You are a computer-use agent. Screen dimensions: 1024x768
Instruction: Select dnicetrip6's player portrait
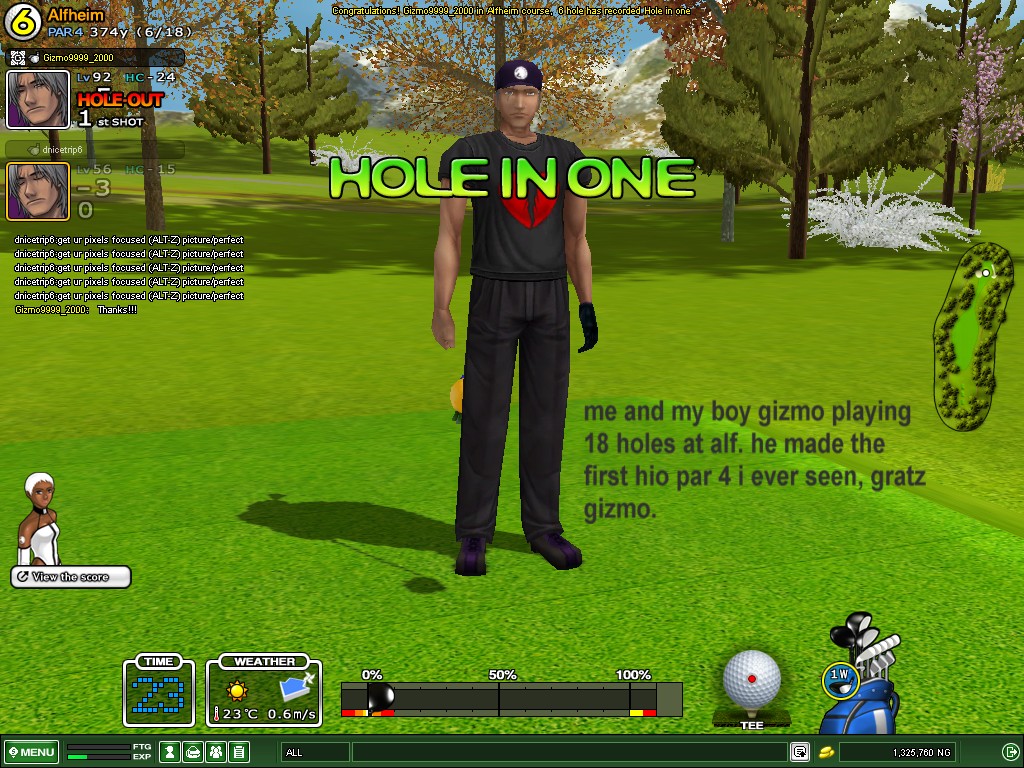tap(38, 190)
